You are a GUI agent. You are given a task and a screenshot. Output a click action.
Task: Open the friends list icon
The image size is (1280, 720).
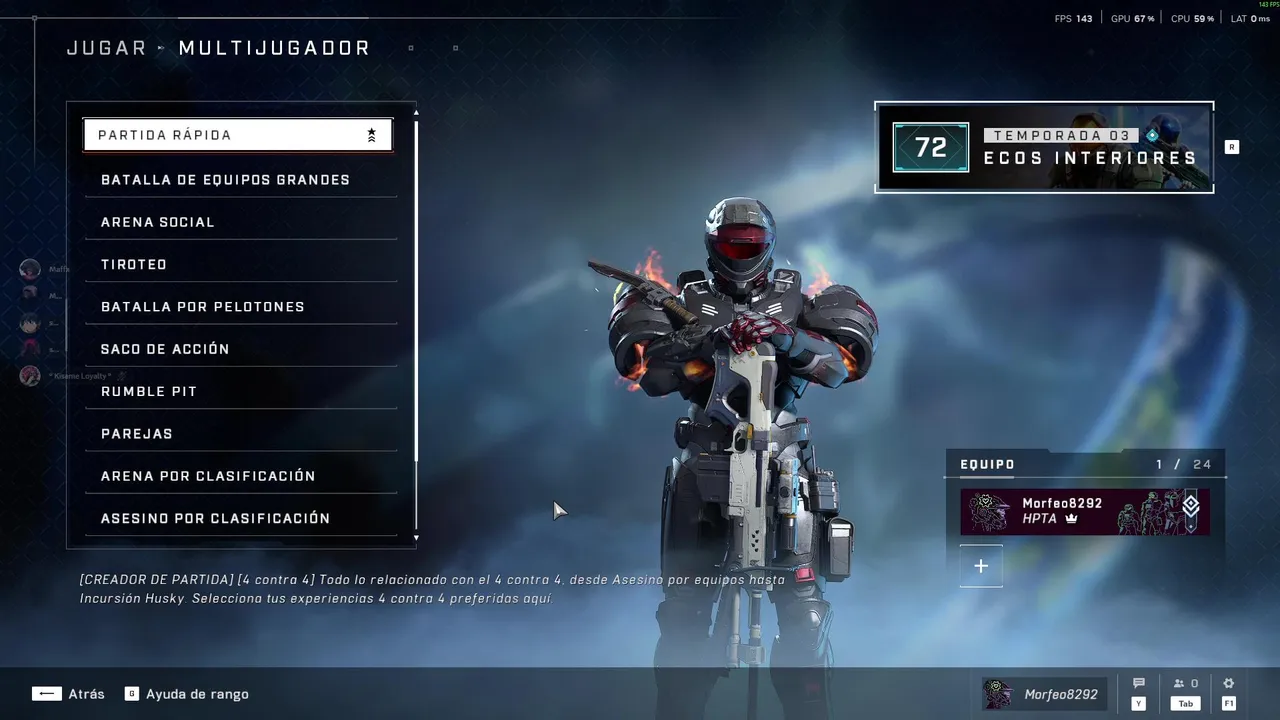[x=1185, y=684]
